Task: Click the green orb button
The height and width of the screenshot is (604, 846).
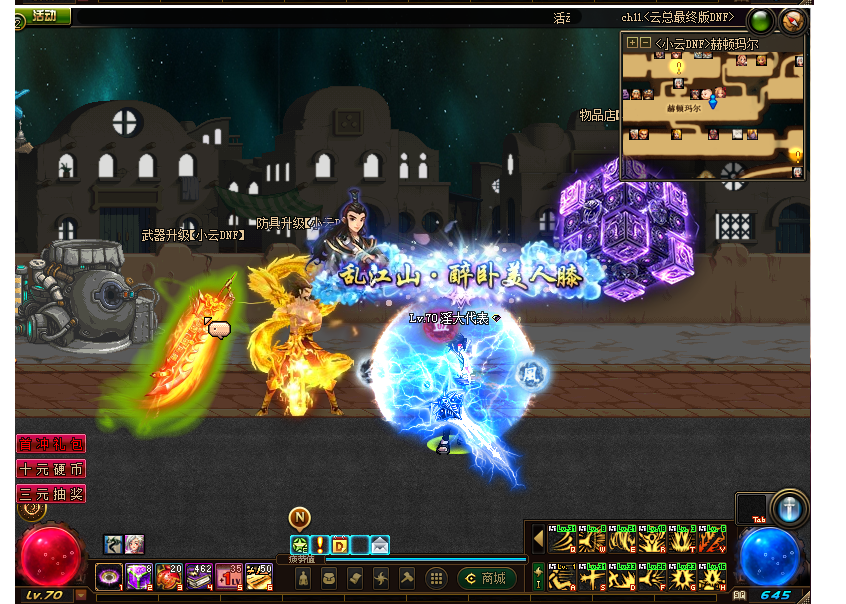Action: pyautogui.click(x=762, y=21)
